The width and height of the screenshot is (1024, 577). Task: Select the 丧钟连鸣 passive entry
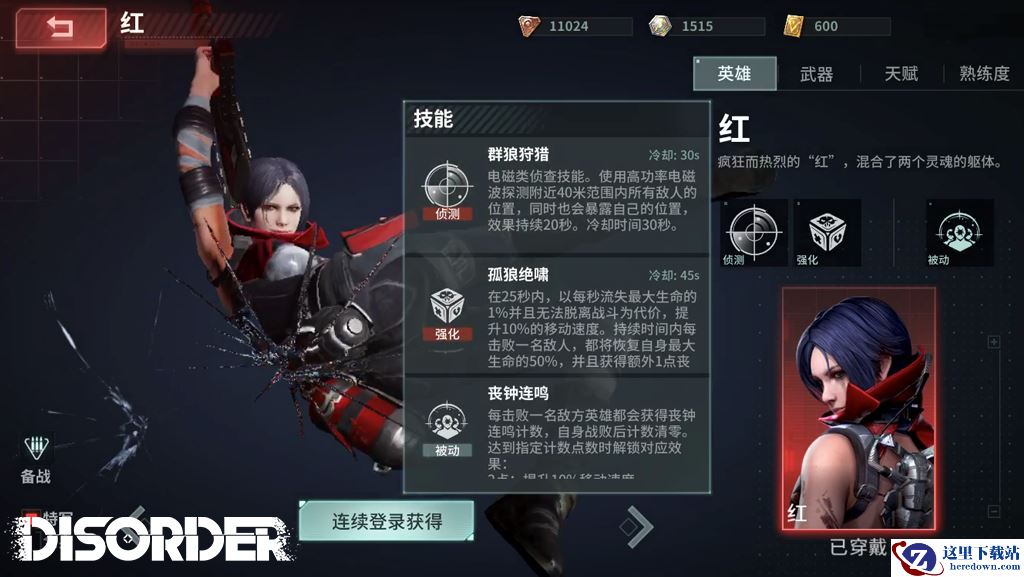(556, 432)
